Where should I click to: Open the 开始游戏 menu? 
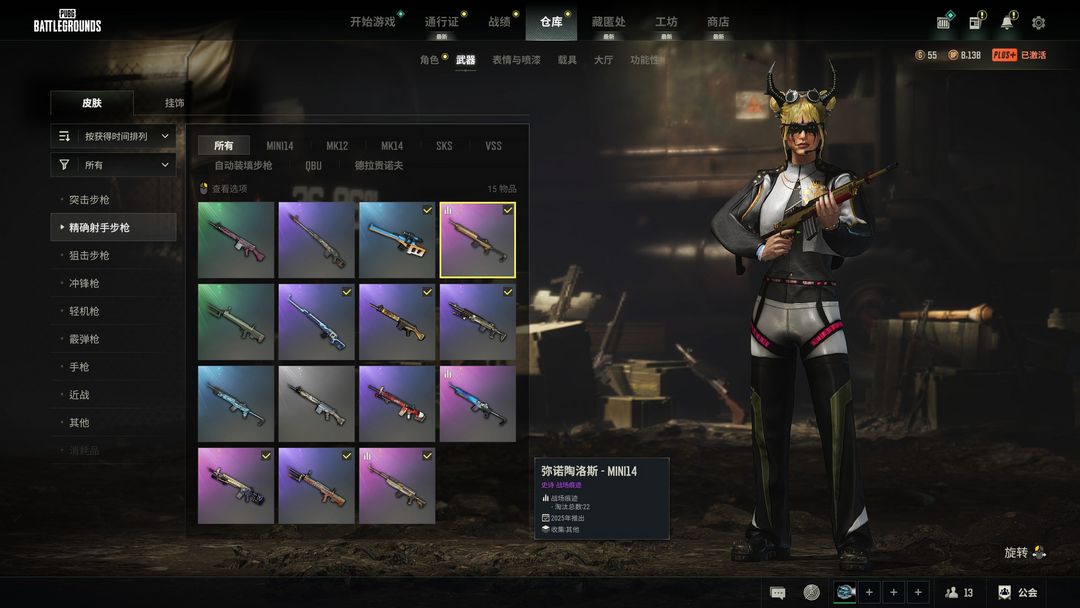pos(372,22)
